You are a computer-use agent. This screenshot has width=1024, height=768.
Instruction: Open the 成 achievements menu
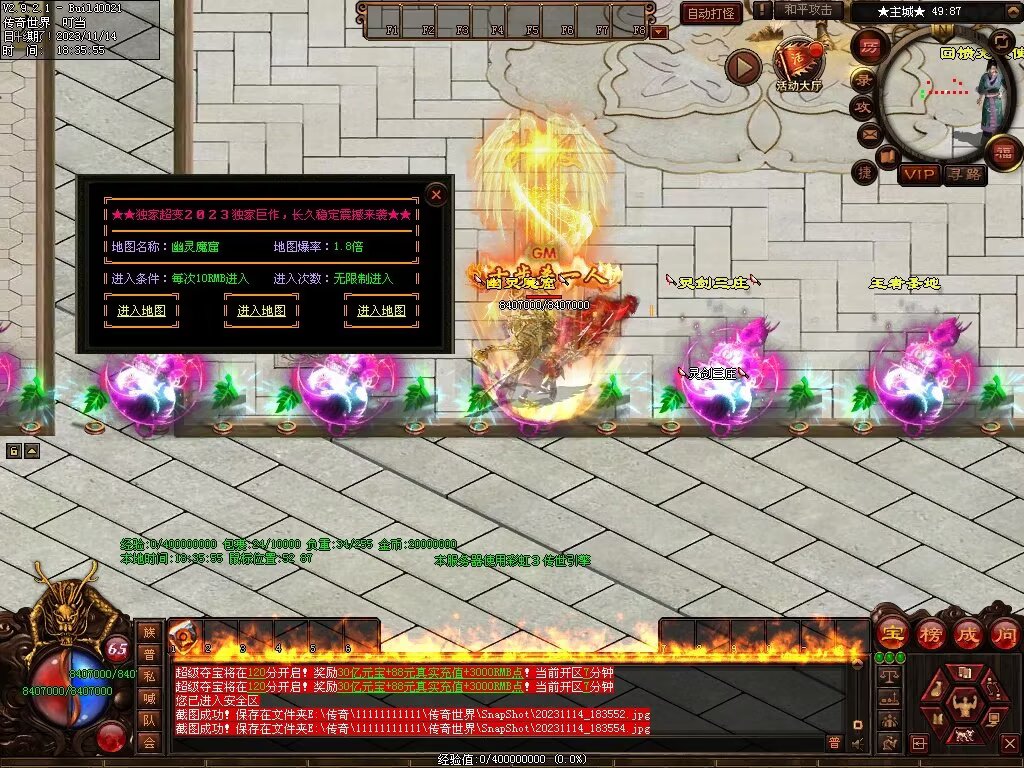(x=968, y=633)
